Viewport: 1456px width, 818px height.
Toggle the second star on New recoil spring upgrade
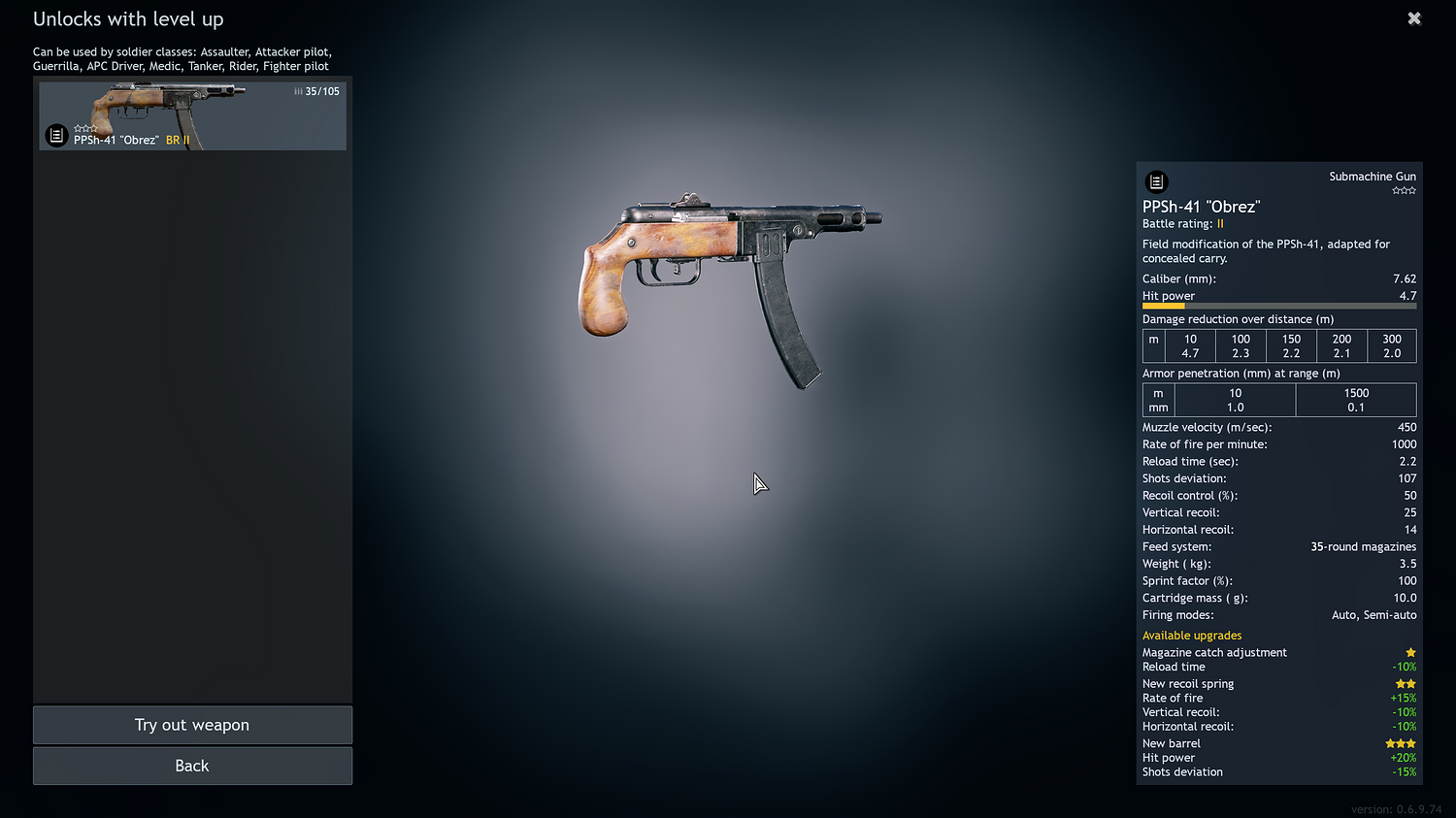click(1410, 683)
